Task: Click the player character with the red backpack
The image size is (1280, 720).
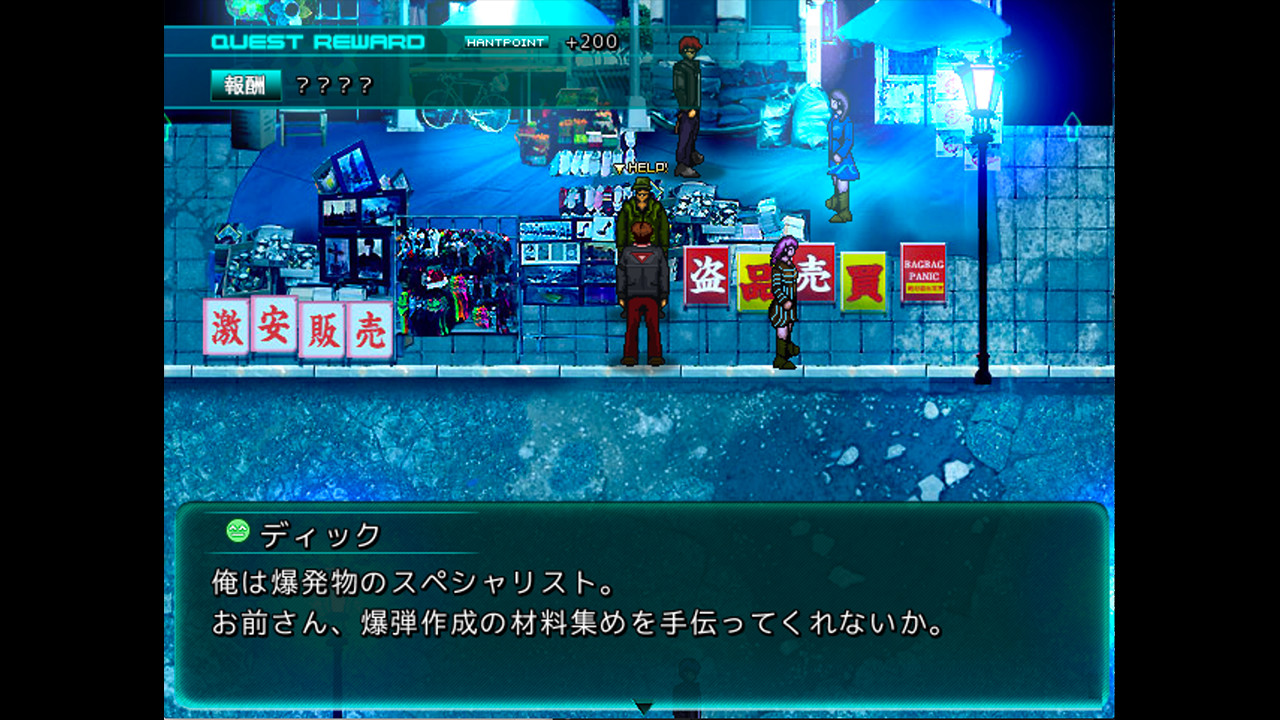Action: 643,290
